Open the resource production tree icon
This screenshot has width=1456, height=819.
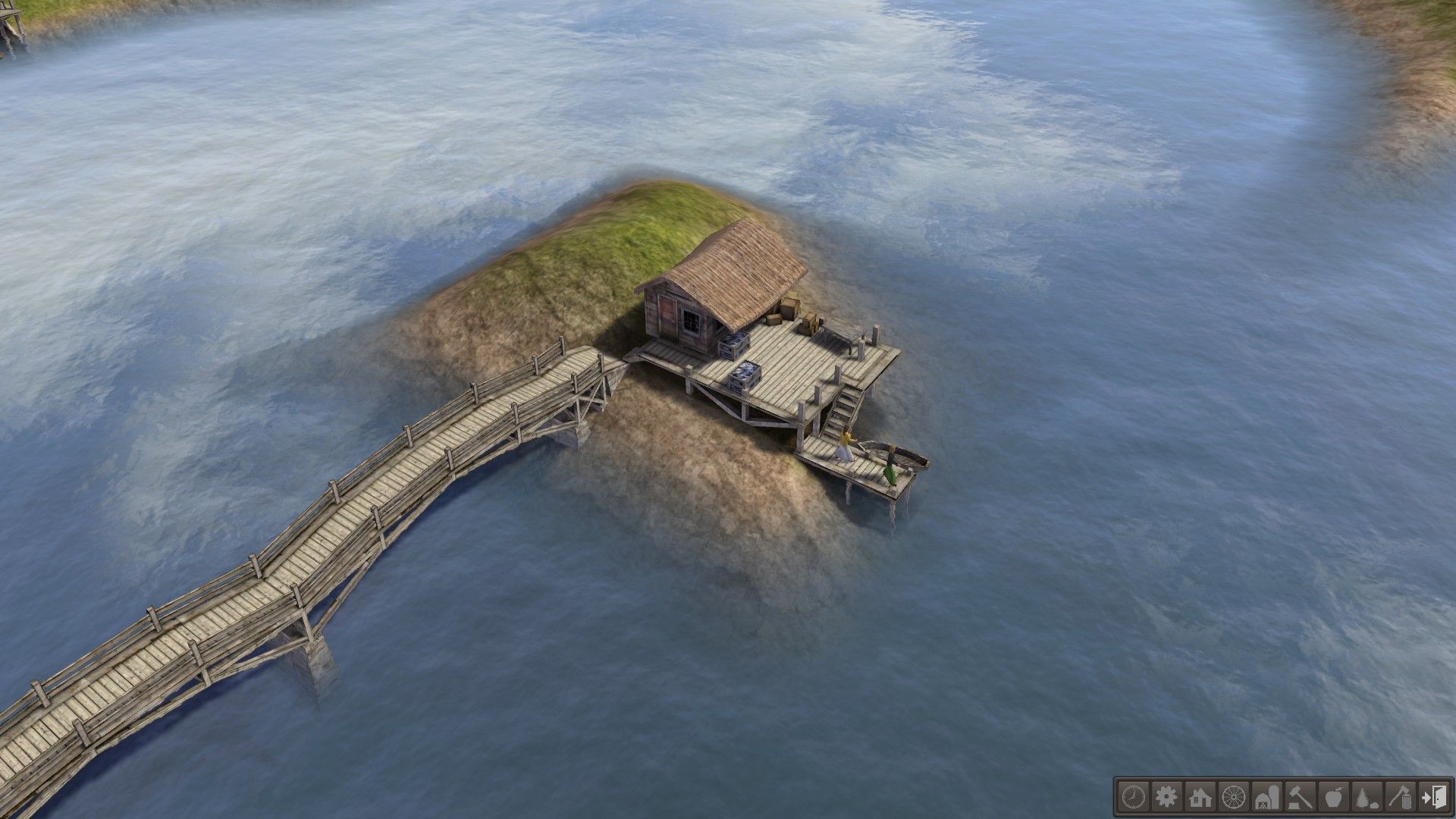[1367, 796]
